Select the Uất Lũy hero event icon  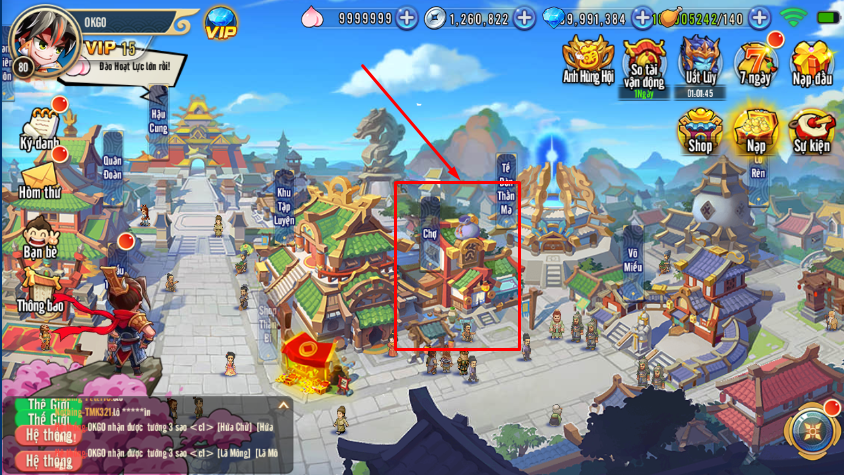700,60
